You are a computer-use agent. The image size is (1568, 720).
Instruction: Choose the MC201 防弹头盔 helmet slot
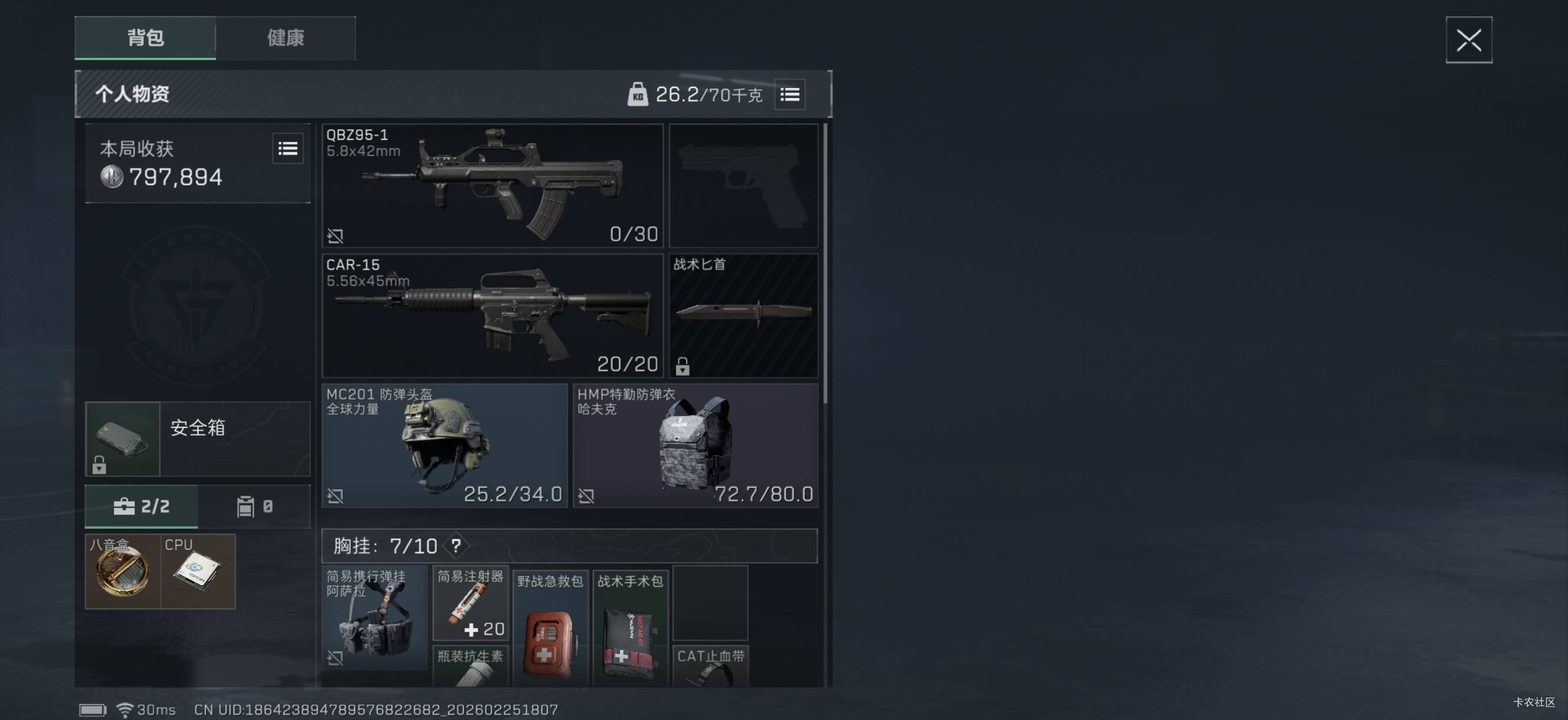pyautogui.click(x=445, y=446)
